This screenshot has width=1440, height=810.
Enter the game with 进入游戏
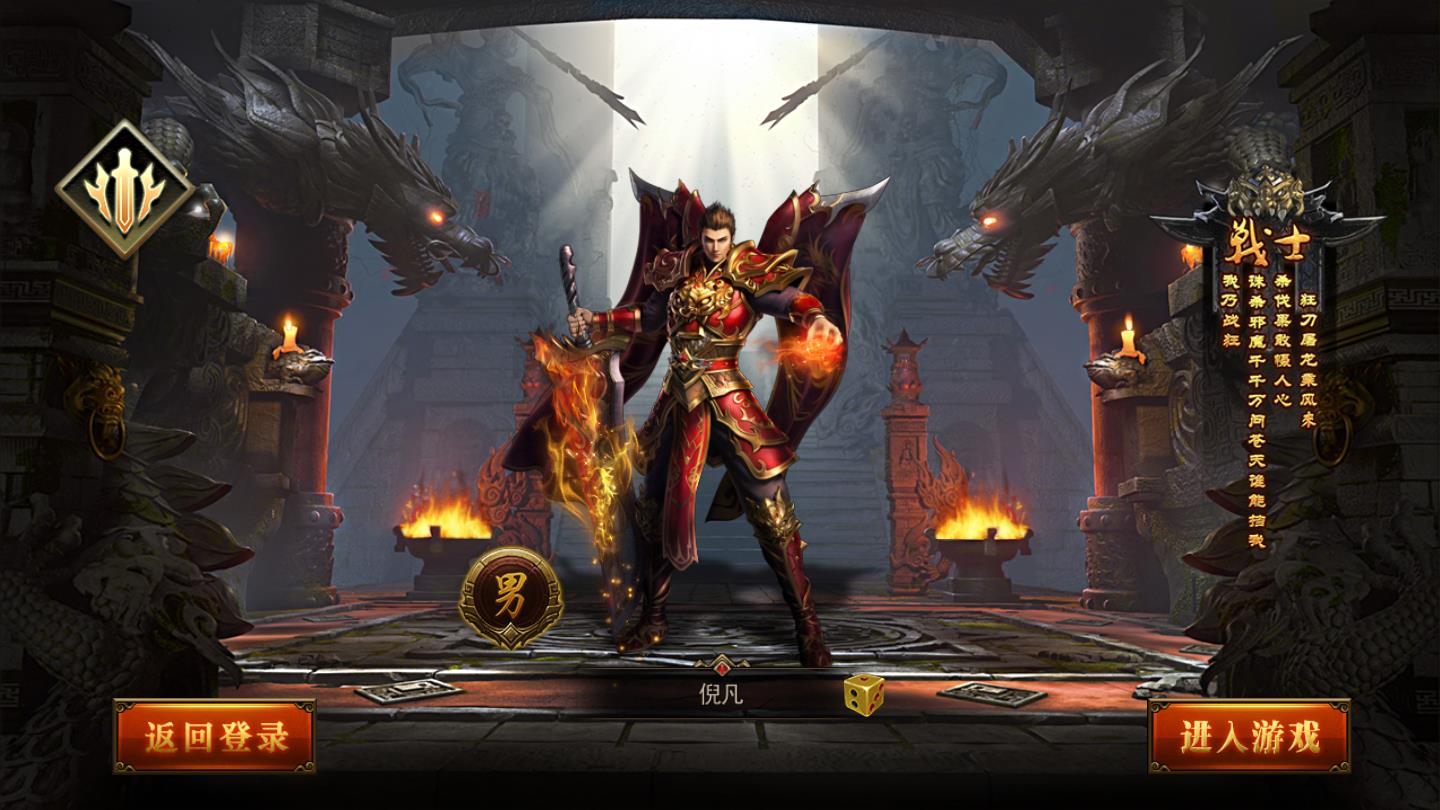pos(1249,736)
